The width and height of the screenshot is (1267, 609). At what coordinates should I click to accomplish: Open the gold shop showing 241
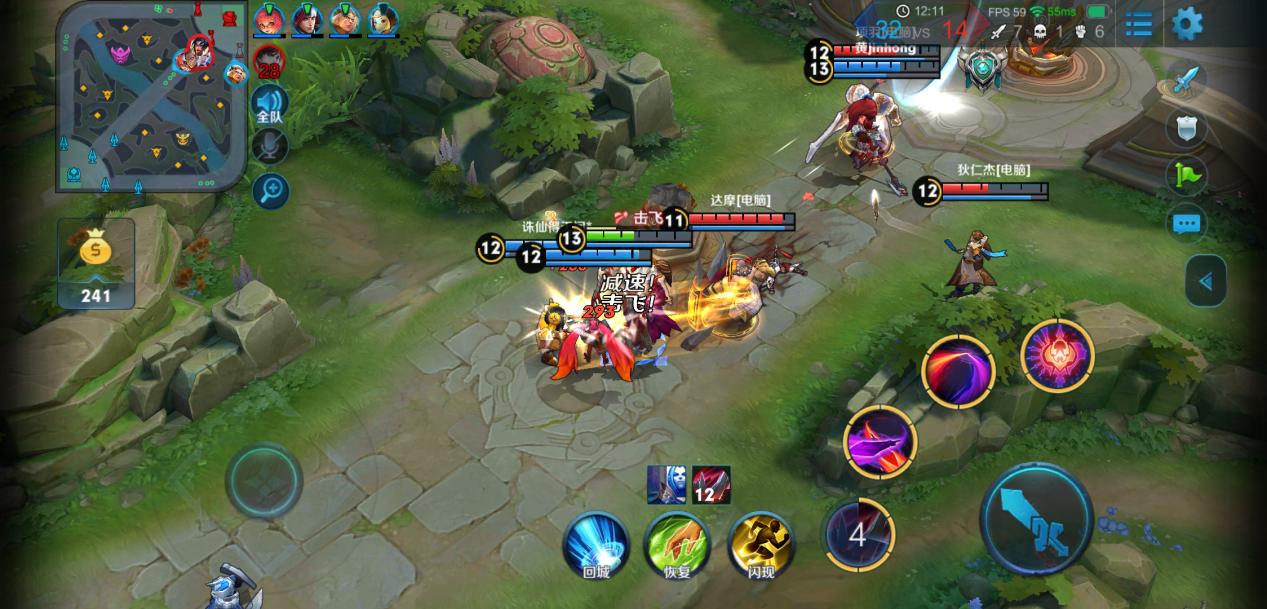point(96,264)
